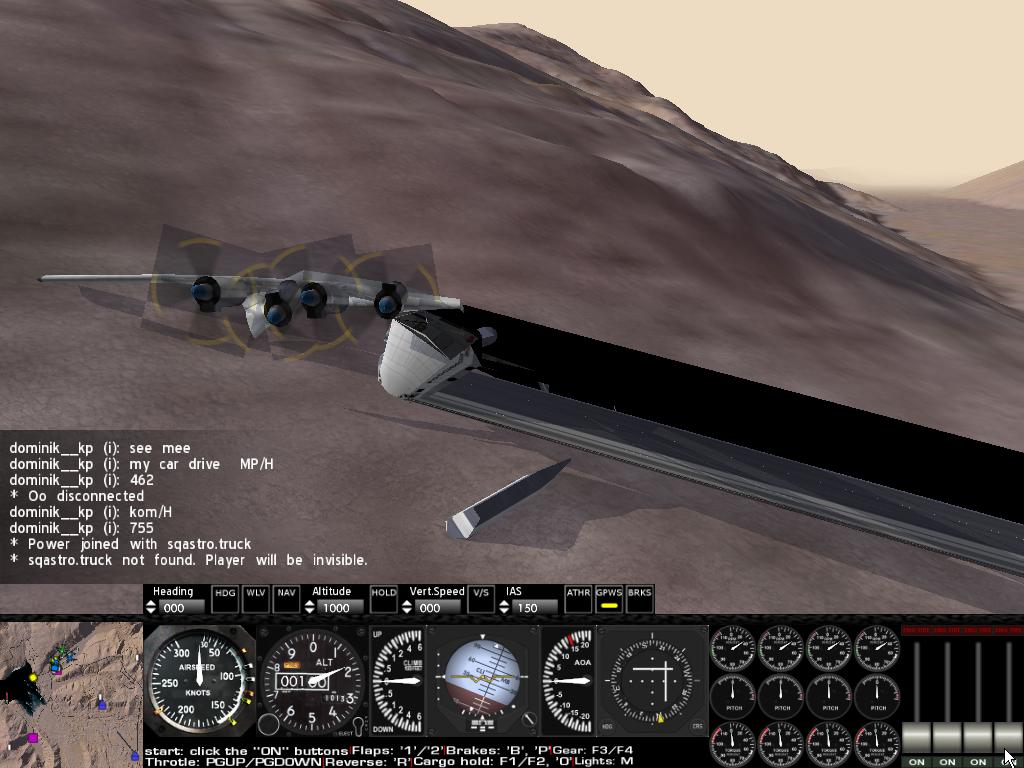Image resolution: width=1024 pixels, height=768 pixels.
Task: Activate the NAV autopilot mode
Action: pos(286,598)
